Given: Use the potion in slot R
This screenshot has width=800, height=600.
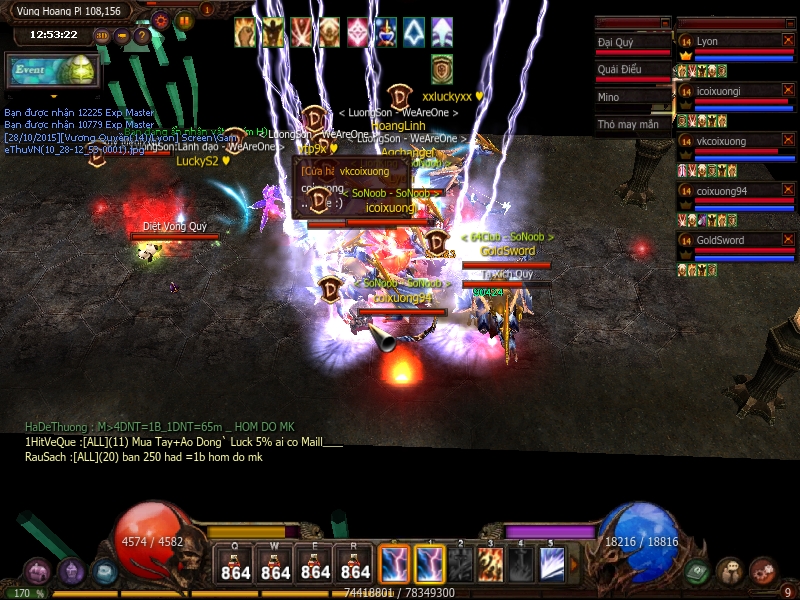Looking at the screenshot, I should click(x=355, y=563).
